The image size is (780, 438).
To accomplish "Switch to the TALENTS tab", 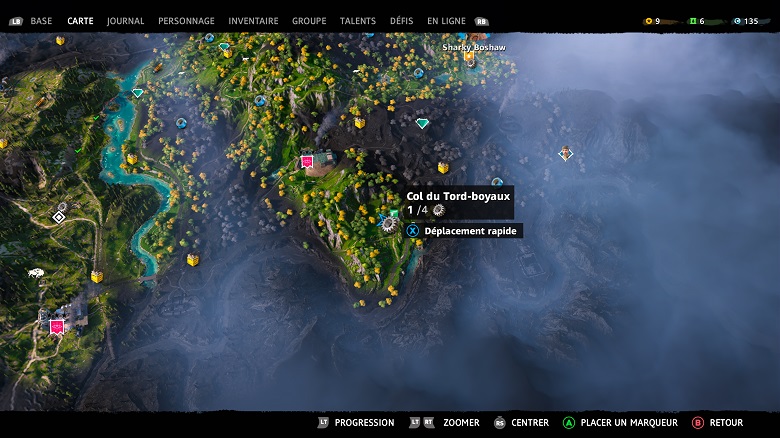I will (358, 21).
